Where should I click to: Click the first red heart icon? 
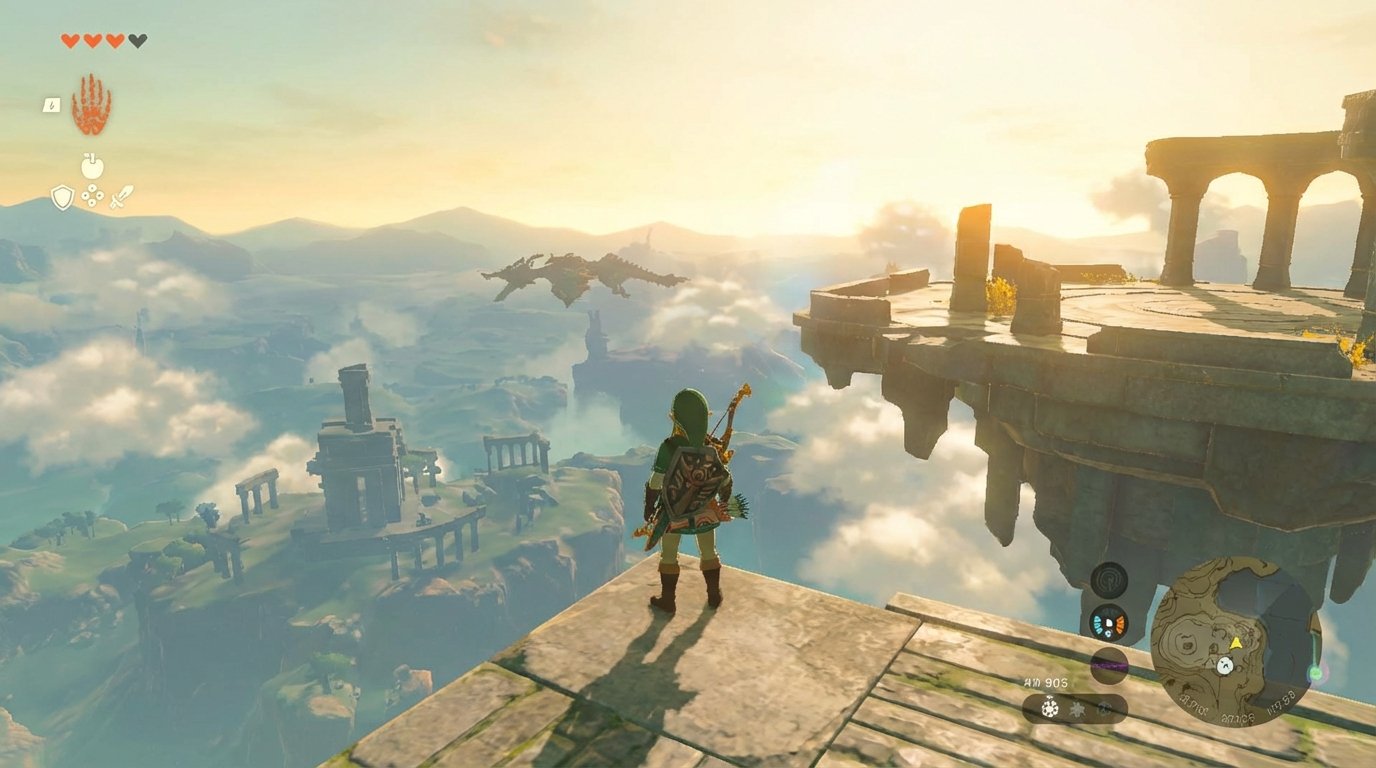click(x=69, y=39)
